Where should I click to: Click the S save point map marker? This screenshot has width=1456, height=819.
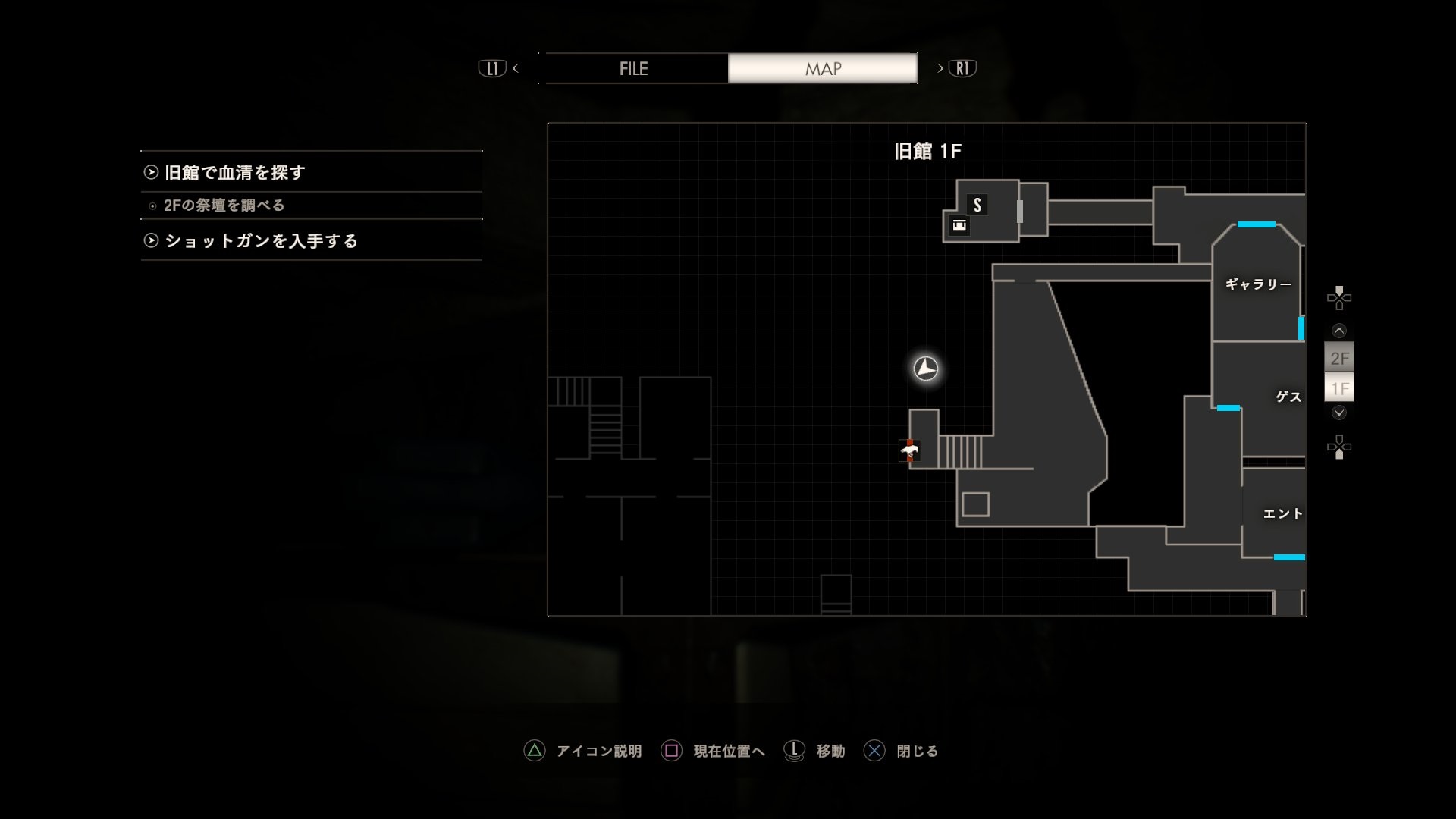(x=977, y=205)
